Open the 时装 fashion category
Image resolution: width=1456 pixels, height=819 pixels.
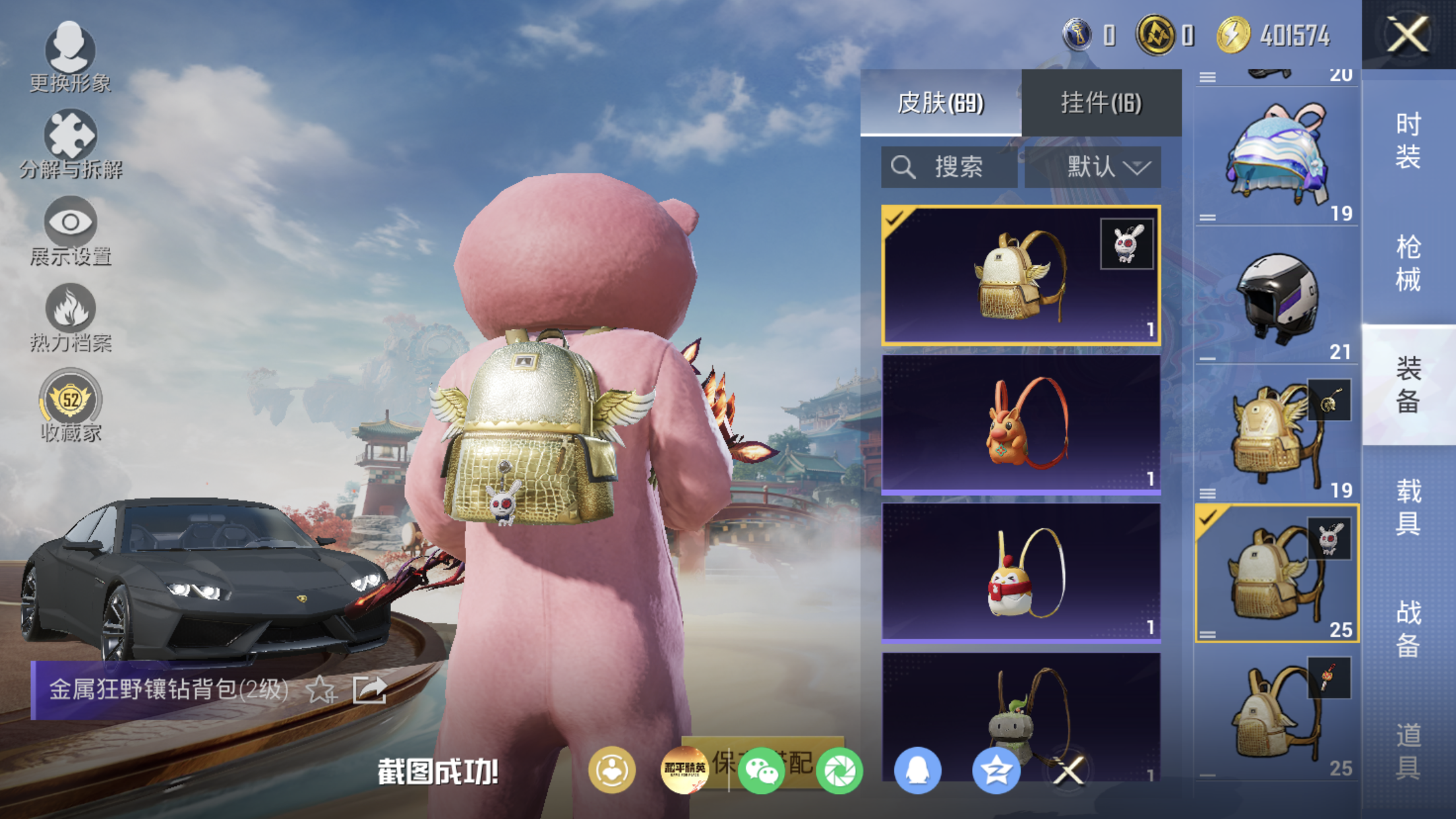pos(1408,140)
